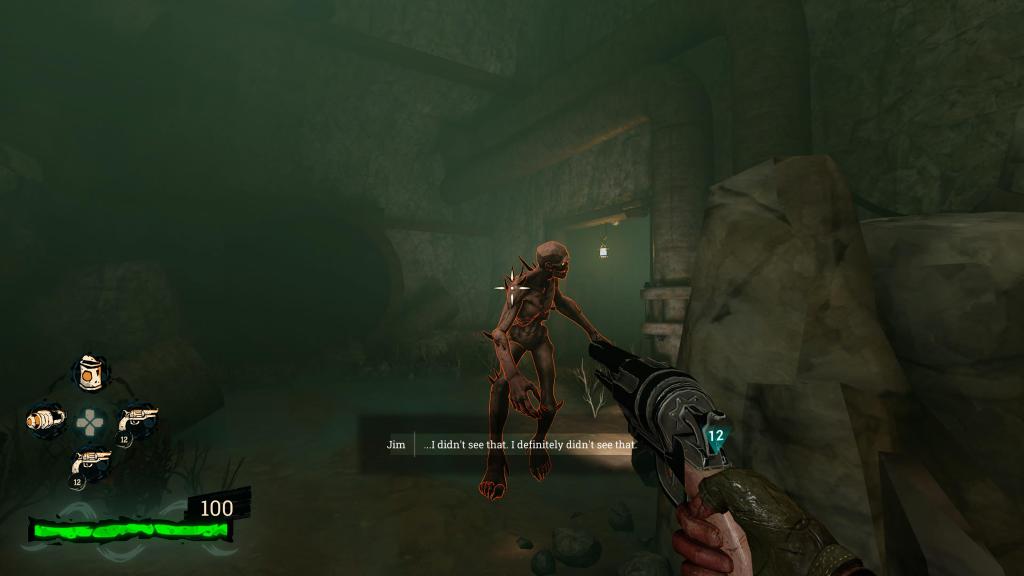Select the canned item slot
Image resolution: width=1024 pixels, height=576 pixels.
[x=91, y=373]
